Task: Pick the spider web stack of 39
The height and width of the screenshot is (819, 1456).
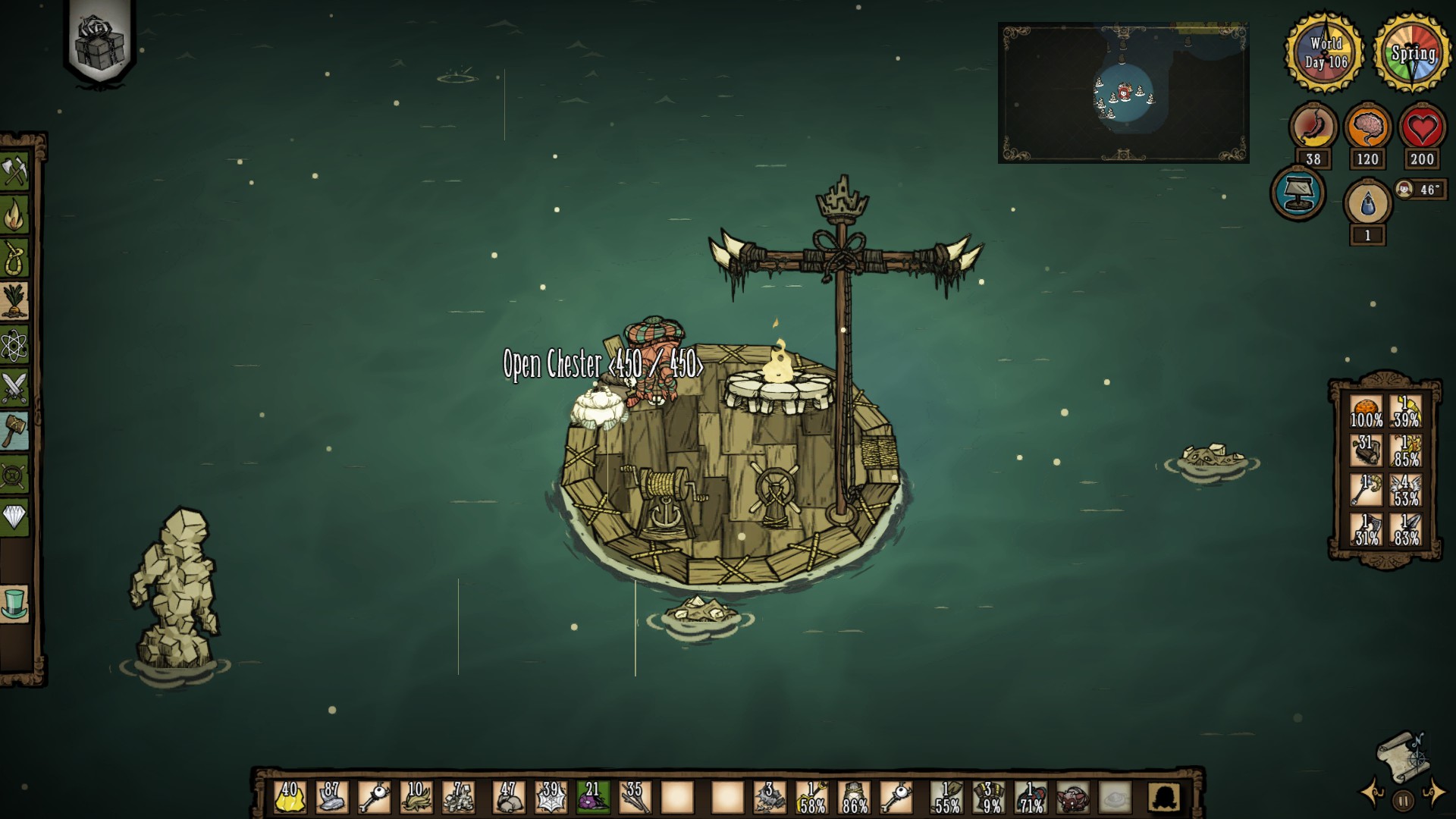Action: (550, 798)
